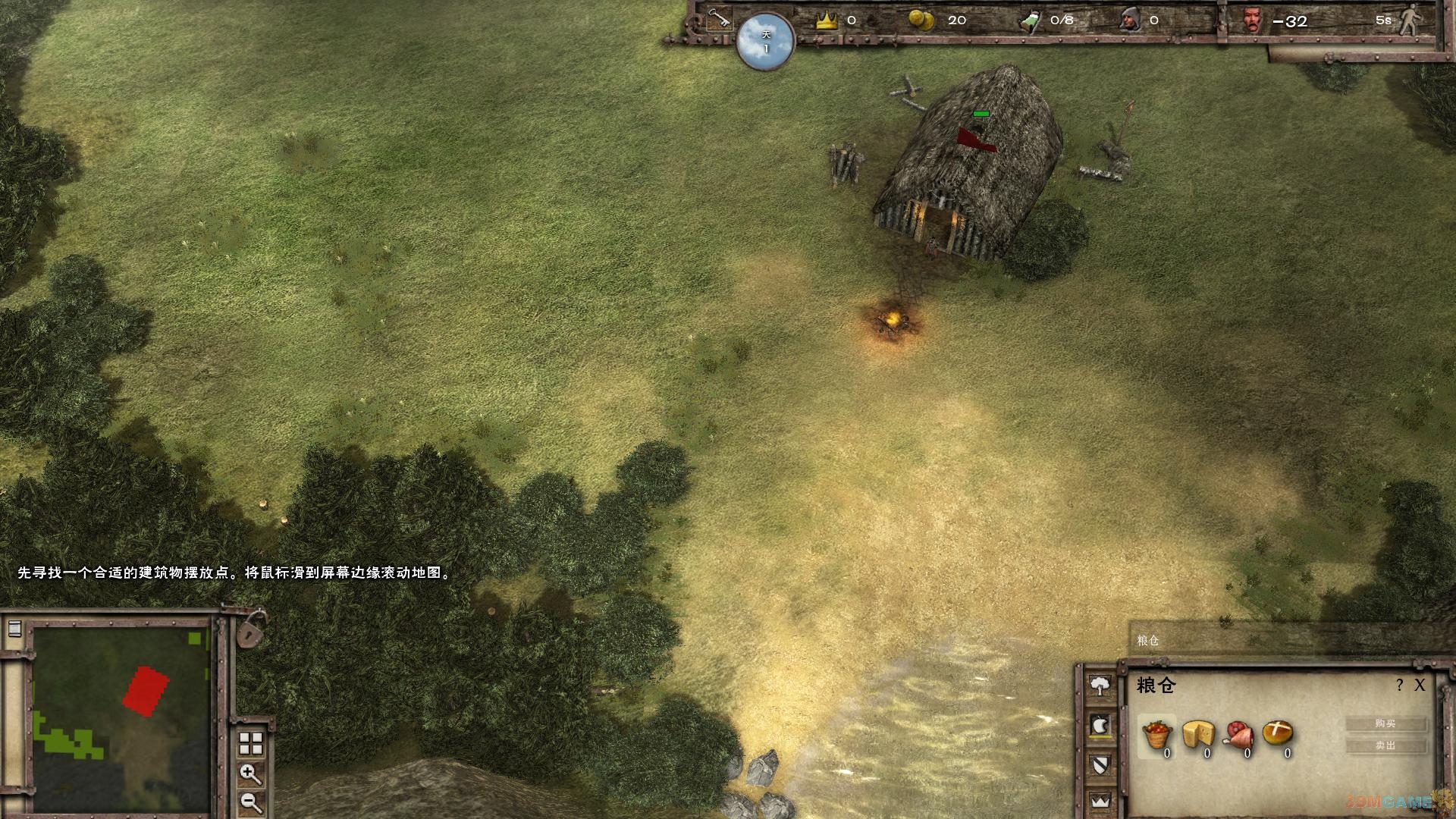Open the shield category tab
The height and width of the screenshot is (819, 1456).
click(1100, 764)
